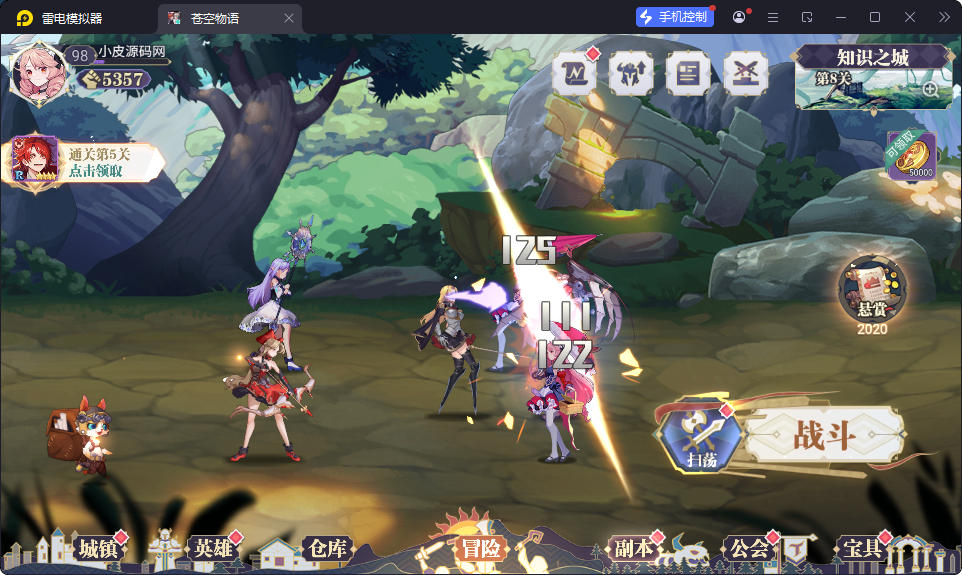Open the crossed swords icon
Screen dimensions: 962x575
(x=744, y=73)
